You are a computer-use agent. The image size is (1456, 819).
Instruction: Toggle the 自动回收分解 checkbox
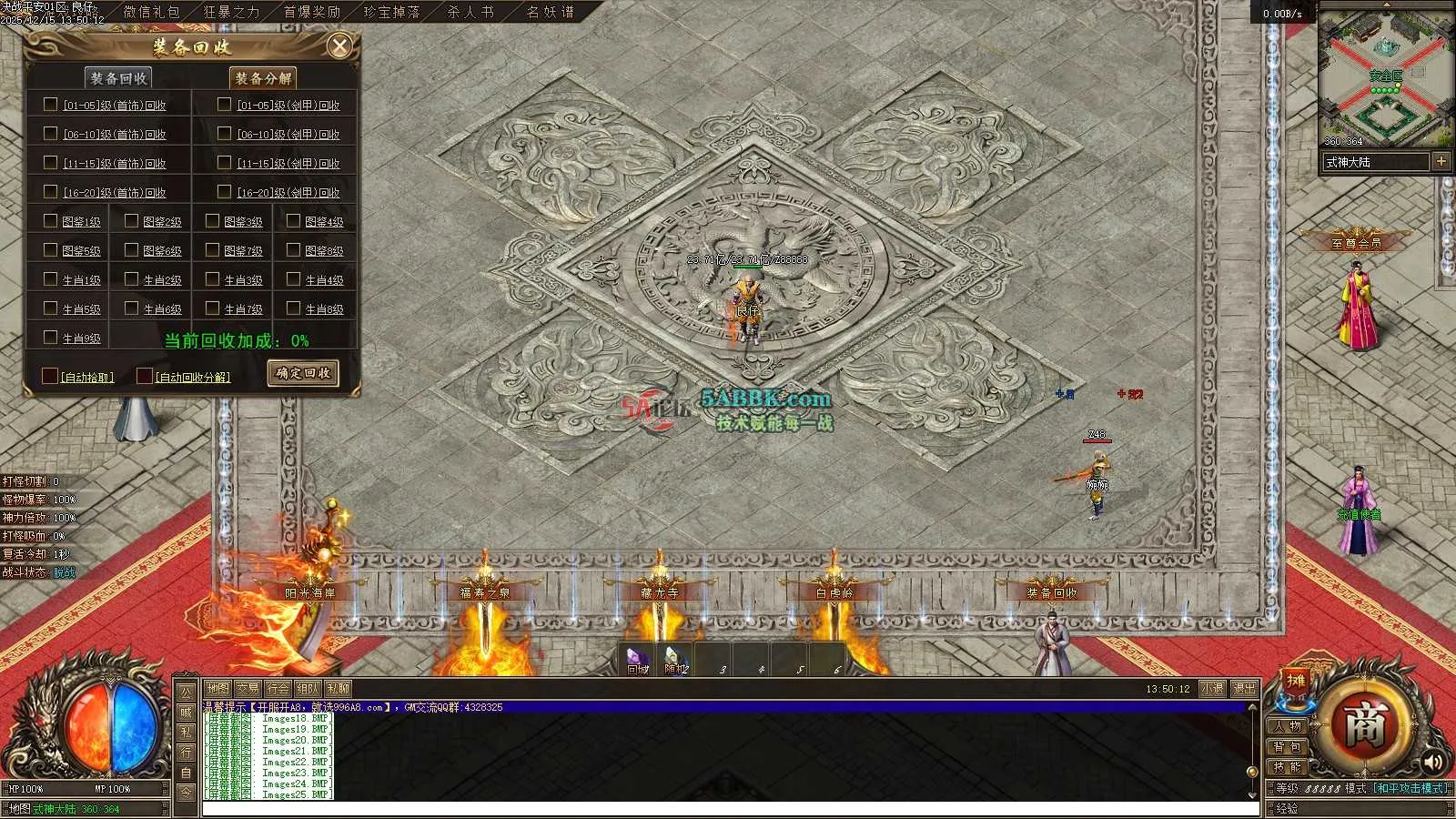click(x=145, y=376)
